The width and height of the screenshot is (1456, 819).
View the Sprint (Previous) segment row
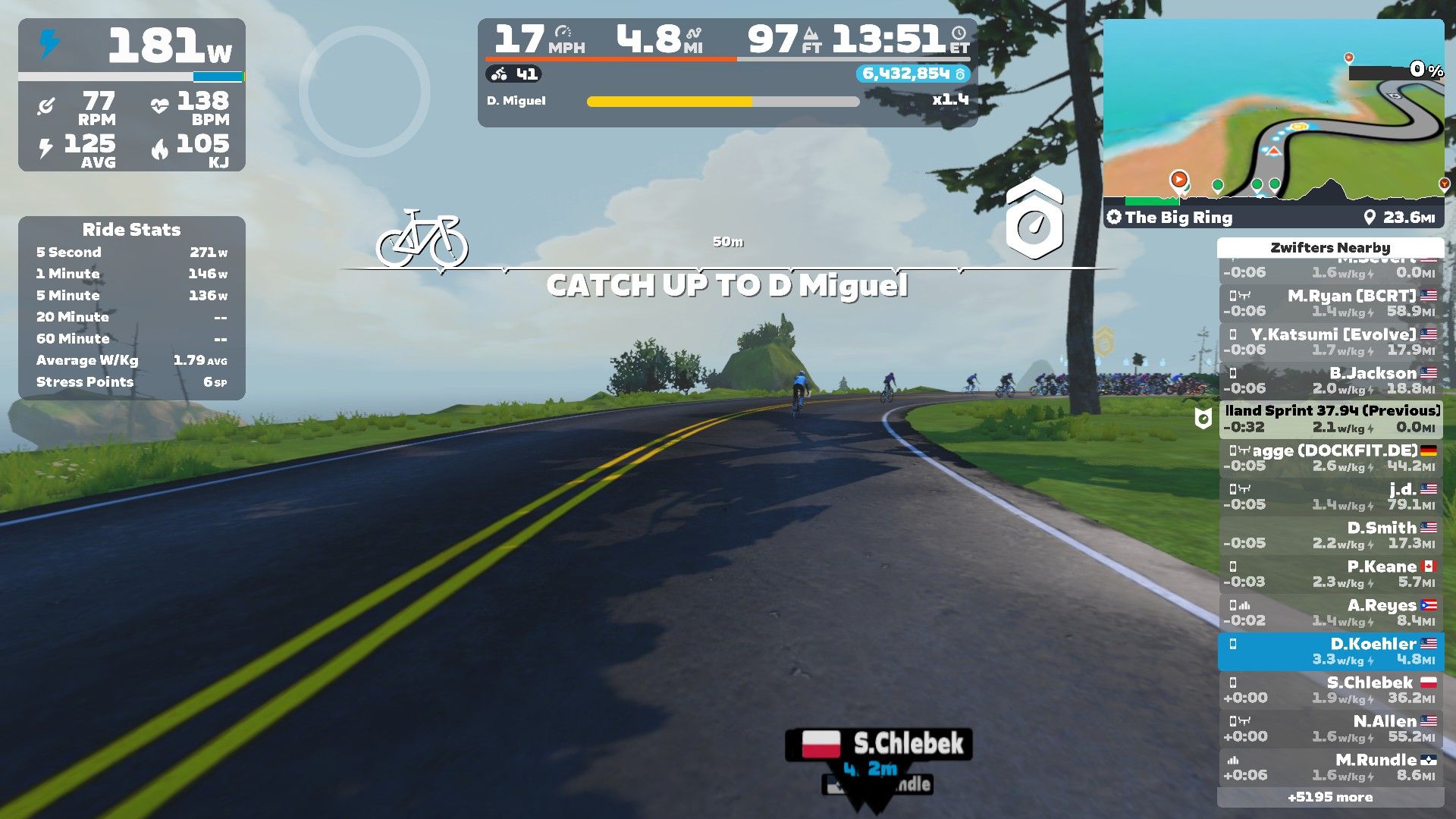click(x=1331, y=419)
